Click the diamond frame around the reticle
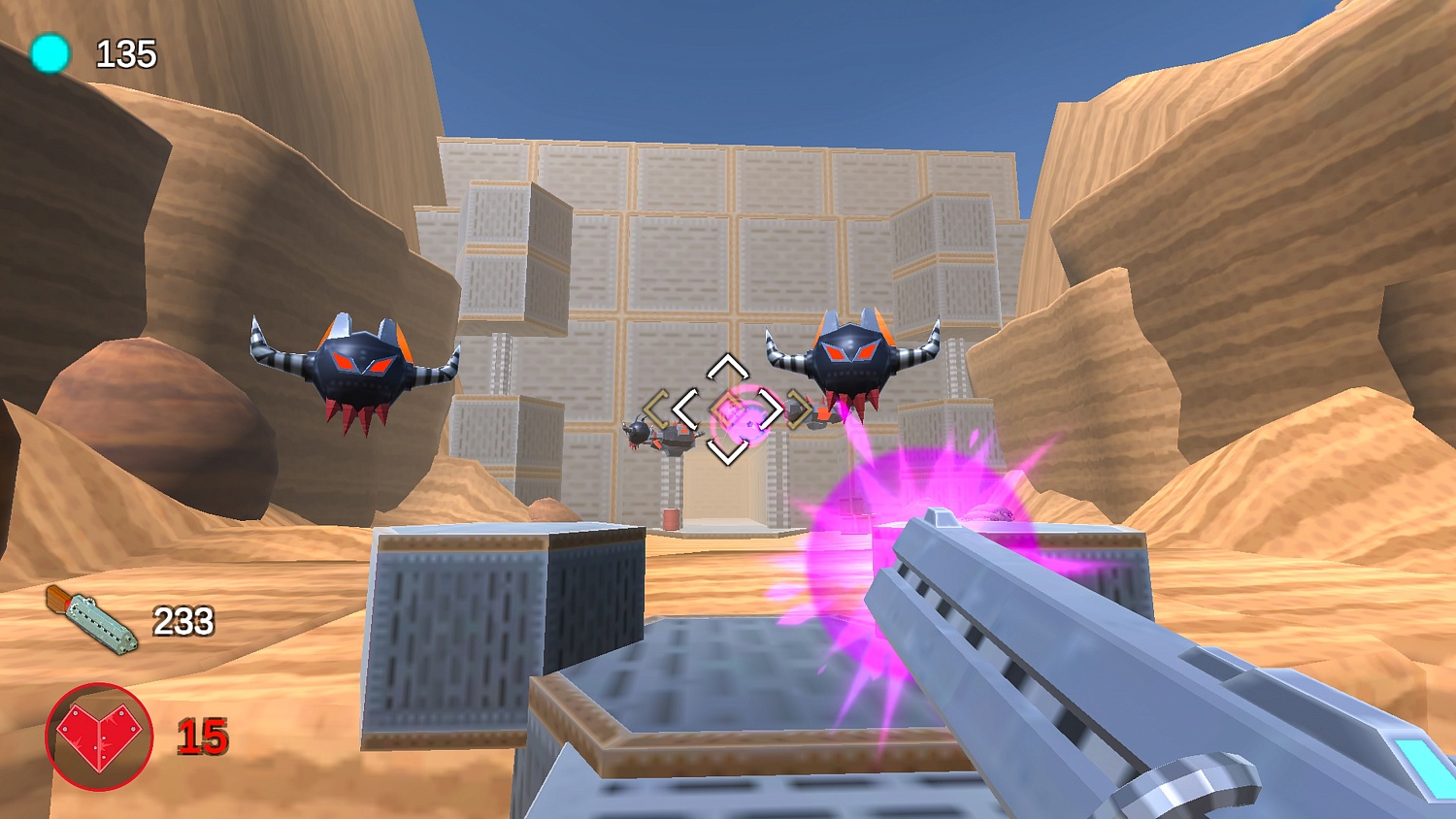 pyautogui.click(x=728, y=408)
